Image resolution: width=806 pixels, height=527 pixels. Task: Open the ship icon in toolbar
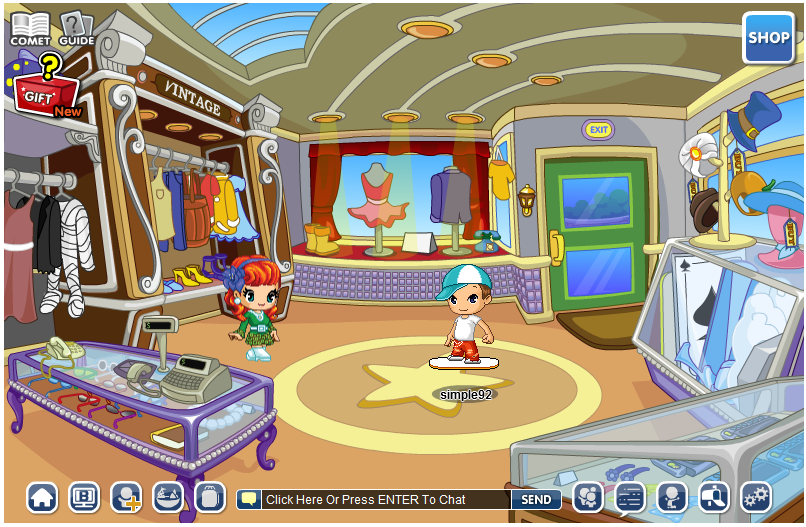(168, 497)
